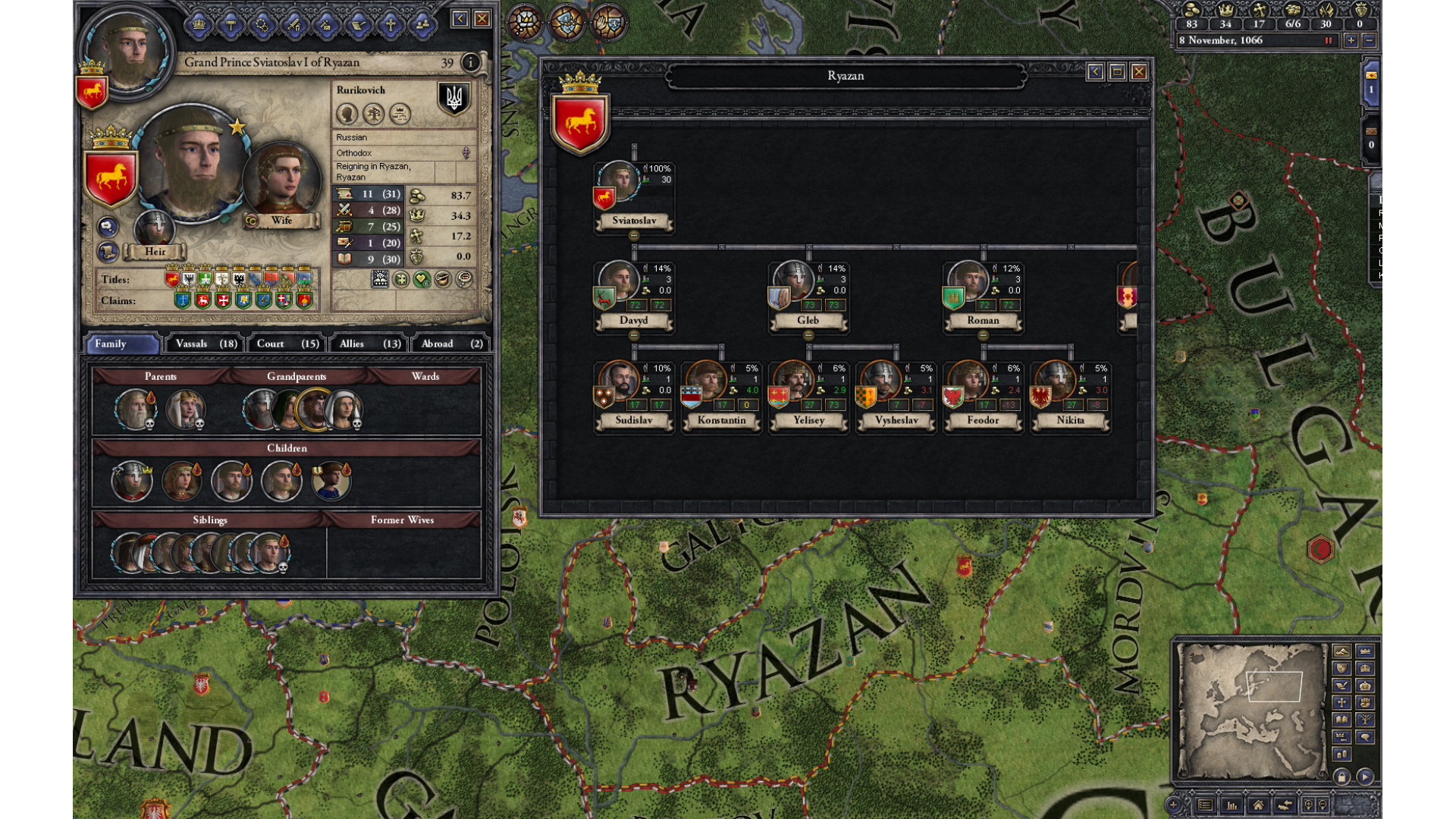Increase game speed with the plus button
The height and width of the screenshot is (819, 1456).
click(x=1351, y=41)
